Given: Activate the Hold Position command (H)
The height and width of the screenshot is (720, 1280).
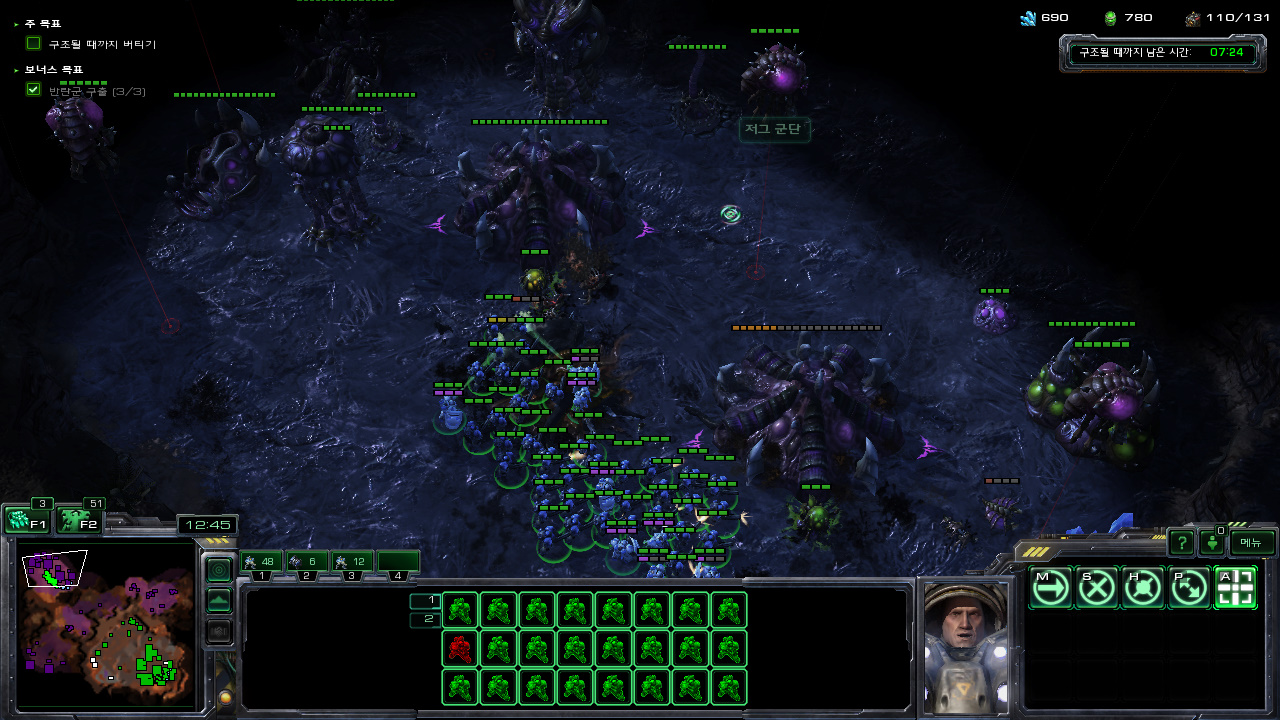Looking at the screenshot, I should tap(1142, 588).
